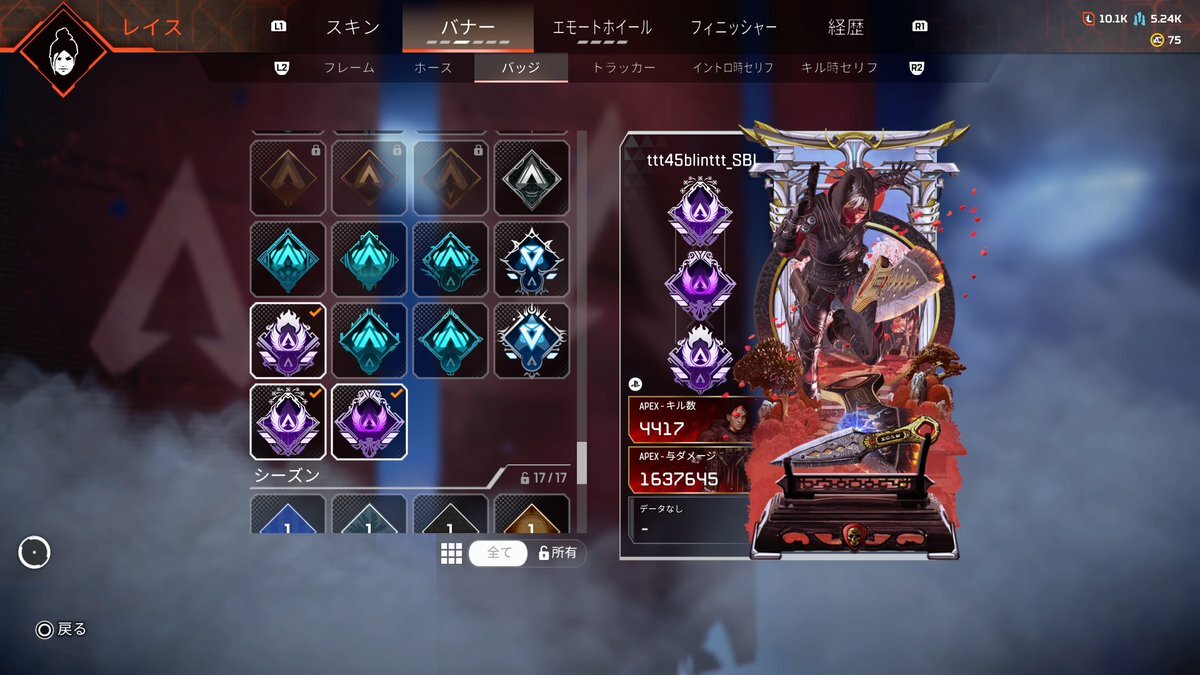Viewport: 1200px width, 675px height.
Task: Select the フィニッシャー tab
Action: 733,27
